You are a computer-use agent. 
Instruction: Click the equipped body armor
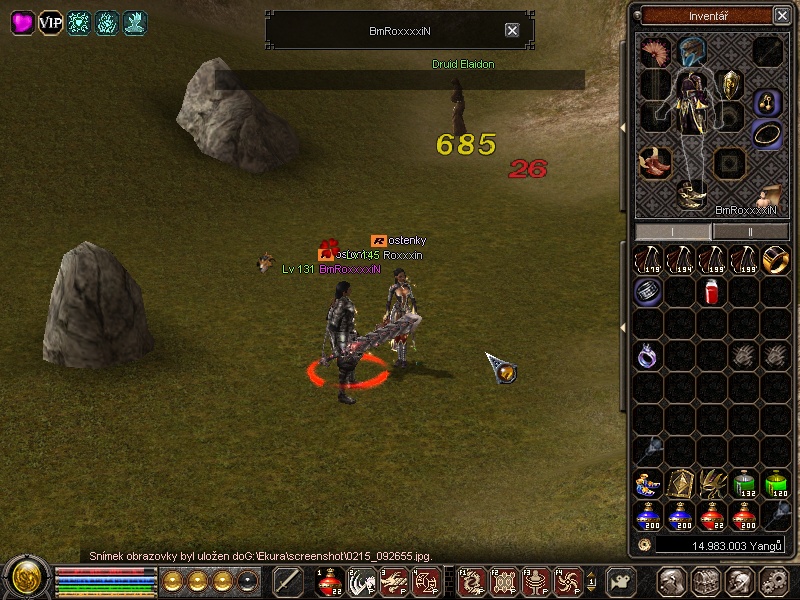coord(691,110)
